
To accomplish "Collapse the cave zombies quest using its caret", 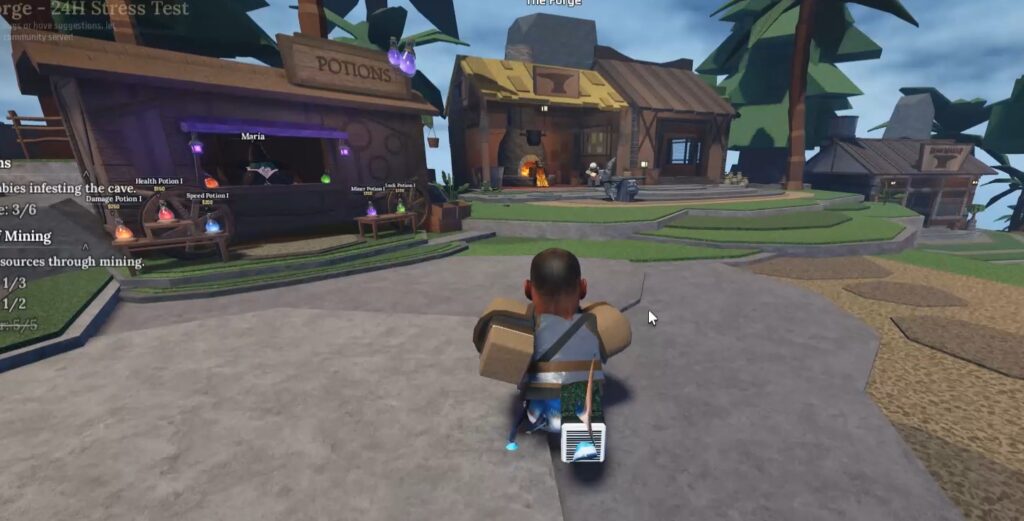I will click(88, 175).
